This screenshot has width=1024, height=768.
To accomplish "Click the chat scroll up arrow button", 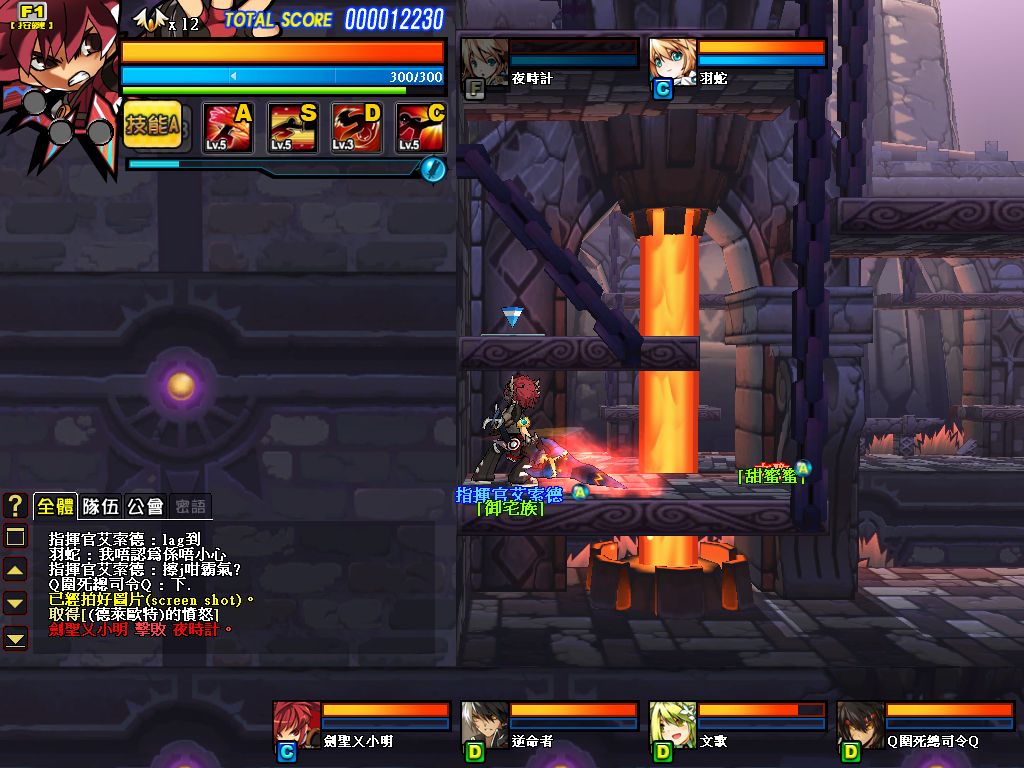I will (15, 570).
